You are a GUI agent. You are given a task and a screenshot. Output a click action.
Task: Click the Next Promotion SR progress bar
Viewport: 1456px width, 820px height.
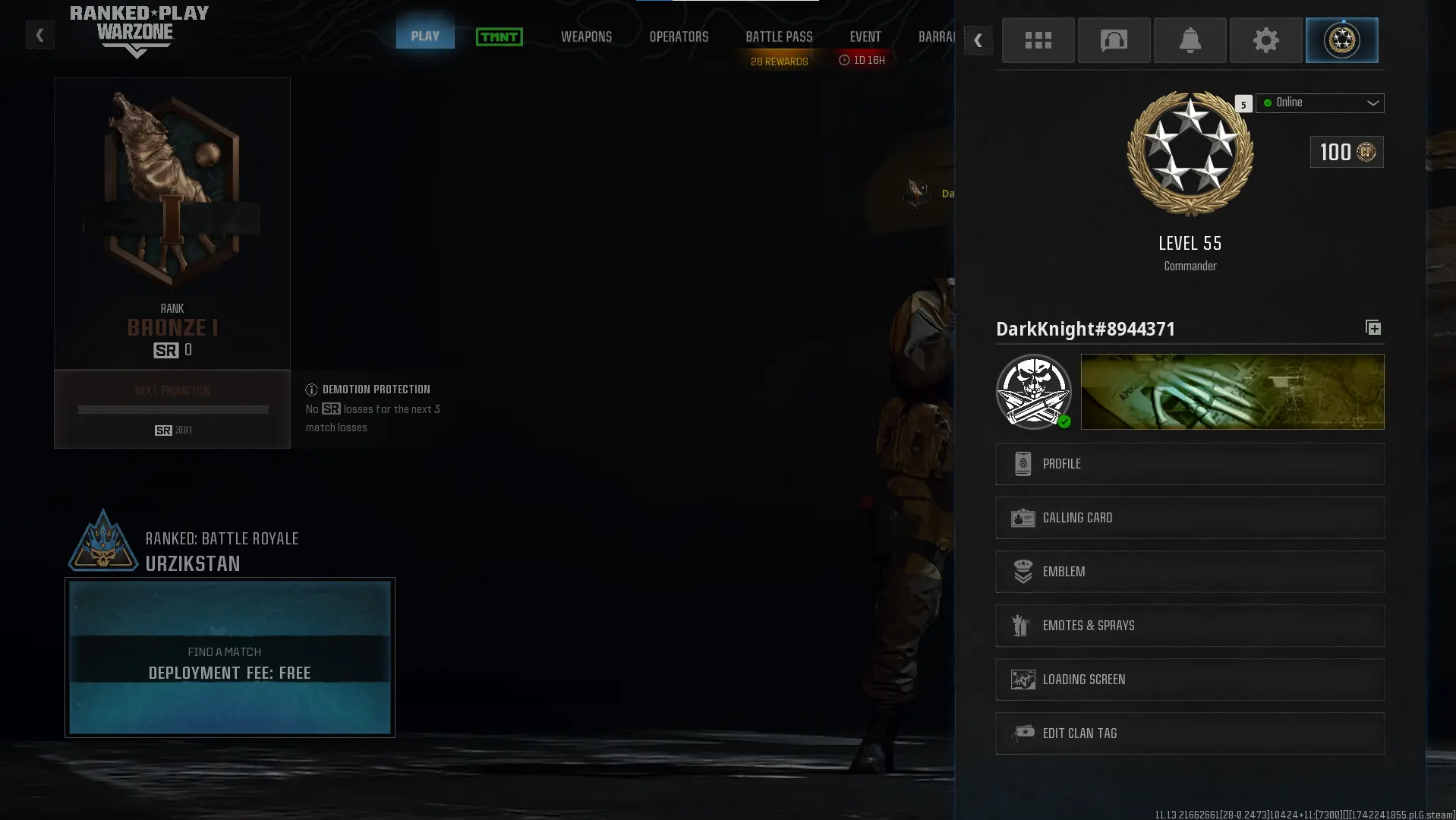172,409
